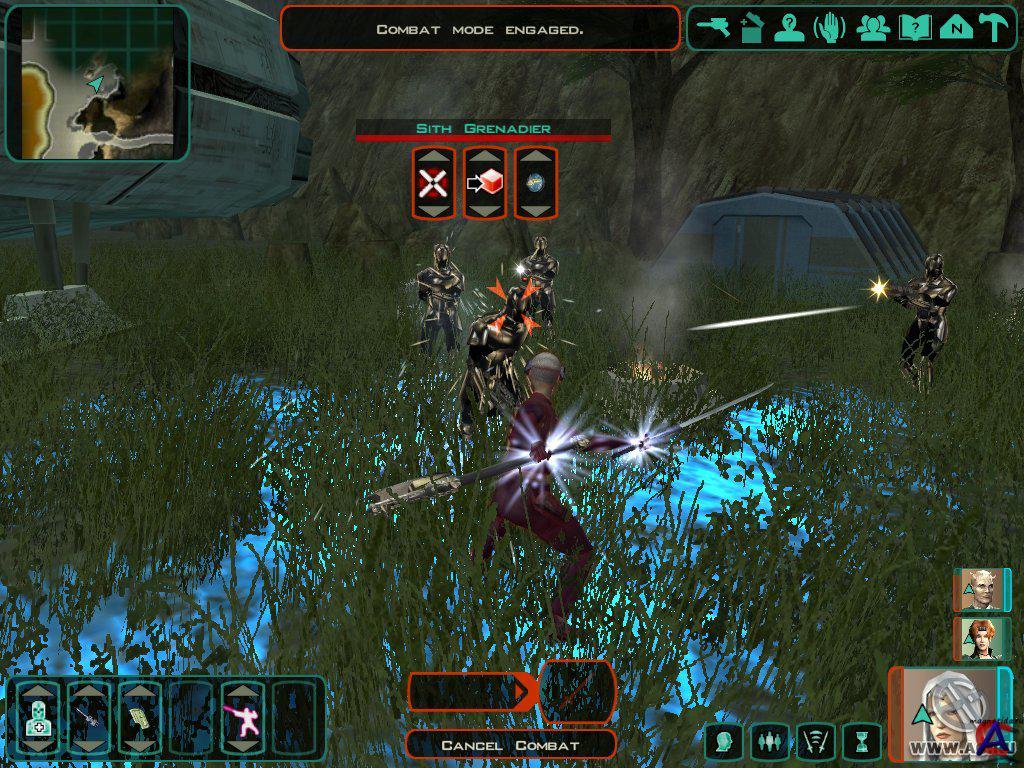
Task: Open the character sheet silhouette icon
Action: tap(790, 28)
